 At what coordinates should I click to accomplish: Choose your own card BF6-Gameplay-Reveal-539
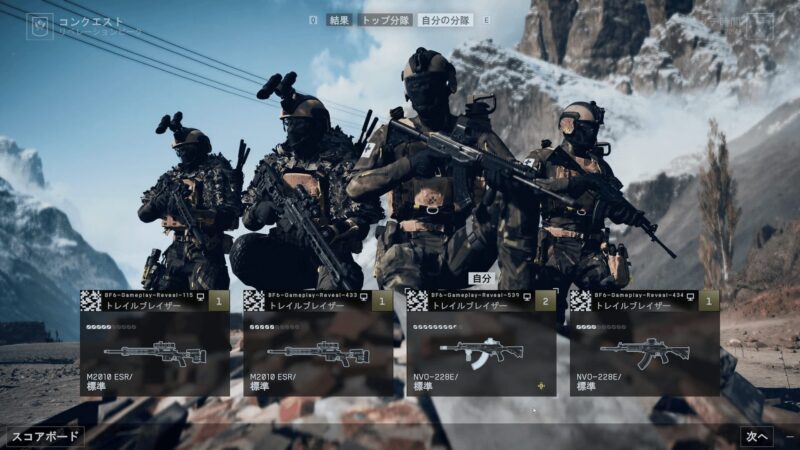pyautogui.click(x=481, y=342)
